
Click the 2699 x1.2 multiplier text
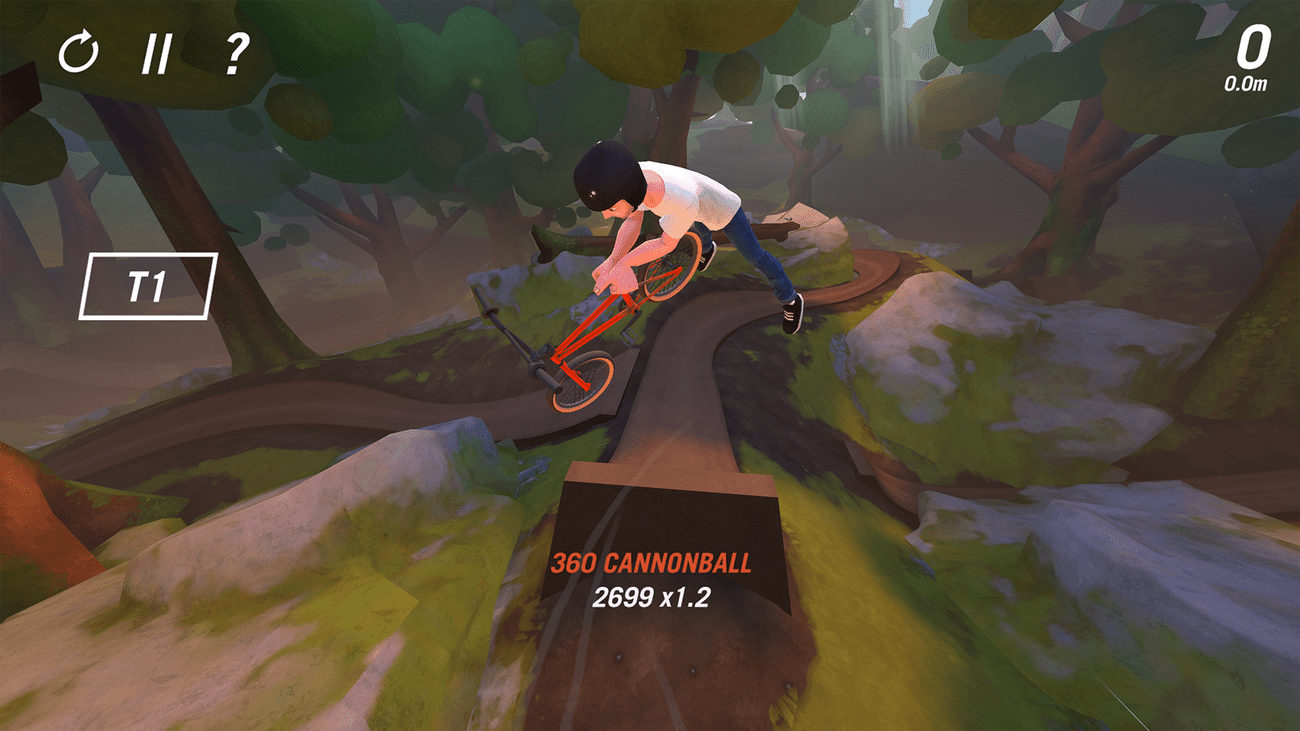[x=650, y=599]
